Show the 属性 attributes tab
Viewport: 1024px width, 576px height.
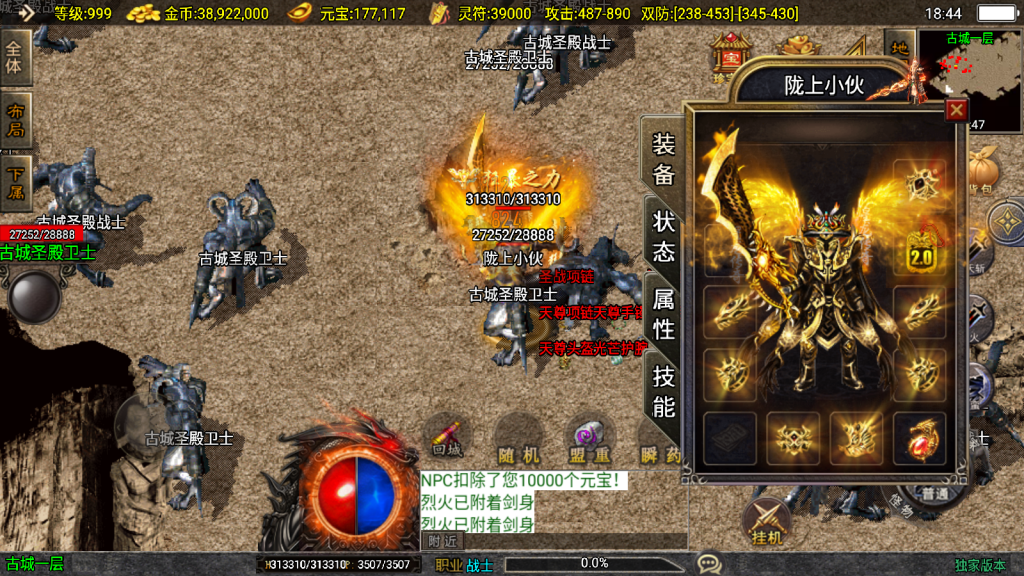click(x=663, y=312)
